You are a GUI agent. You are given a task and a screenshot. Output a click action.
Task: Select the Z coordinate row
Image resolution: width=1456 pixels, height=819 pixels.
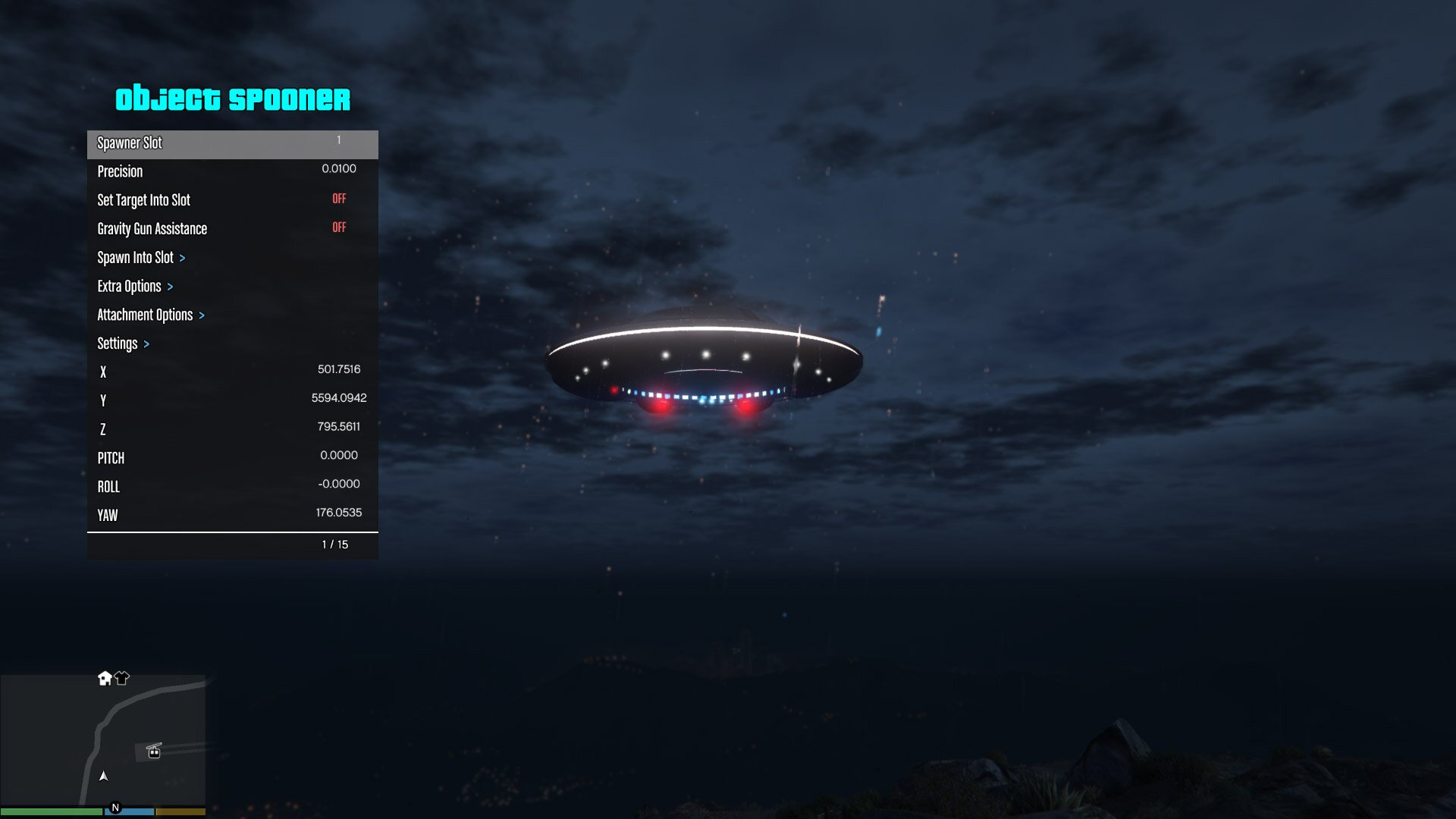(x=232, y=429)
